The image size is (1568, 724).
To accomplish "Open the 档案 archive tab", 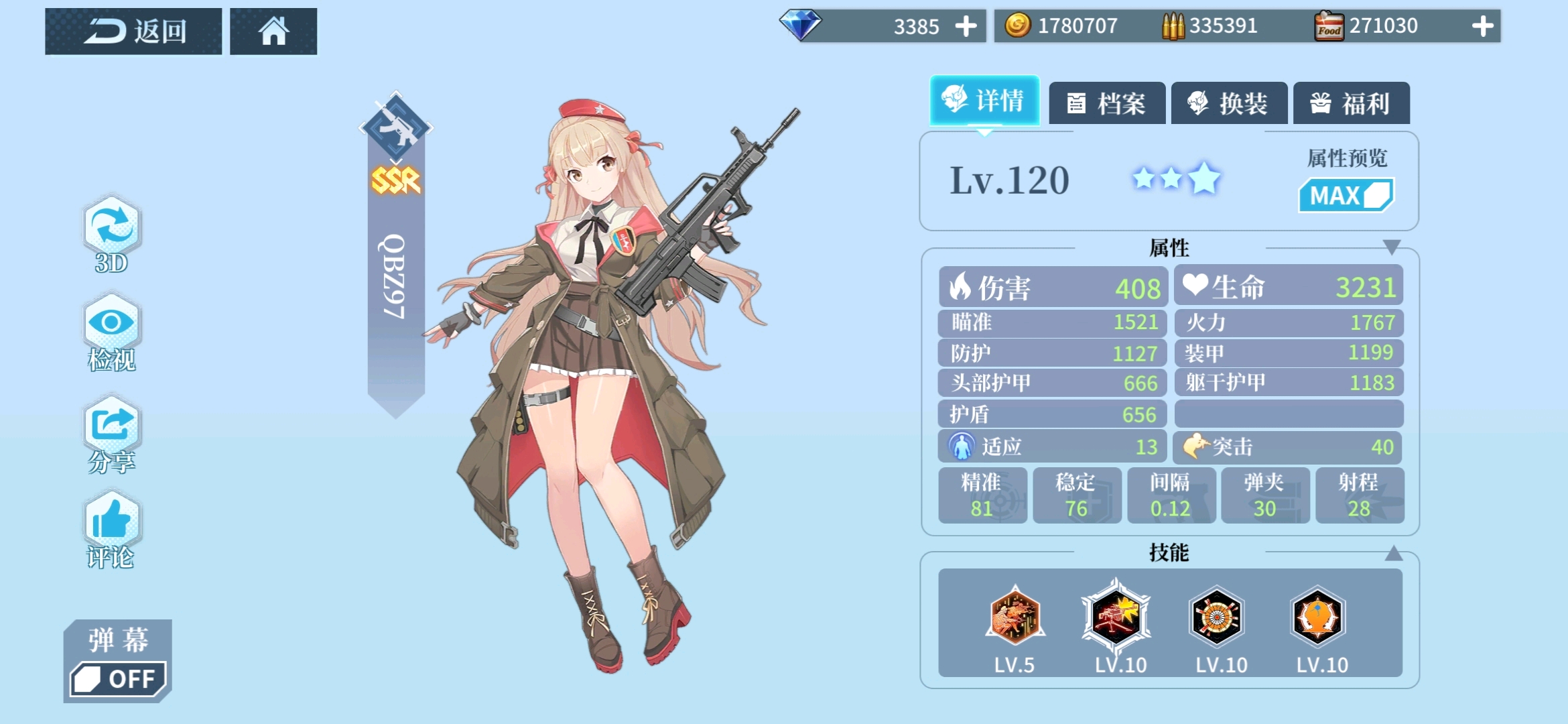I will point(1107,103).
